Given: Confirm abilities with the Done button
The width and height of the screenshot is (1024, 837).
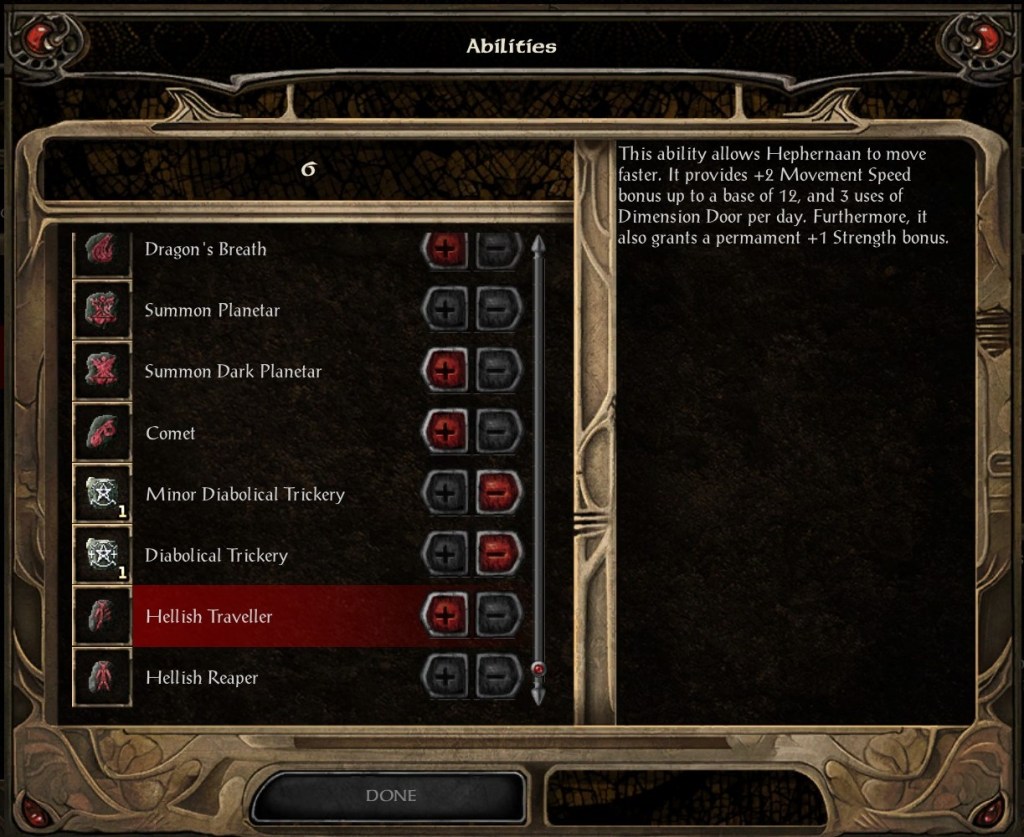Looking at the screenshot, I should 391,796.
